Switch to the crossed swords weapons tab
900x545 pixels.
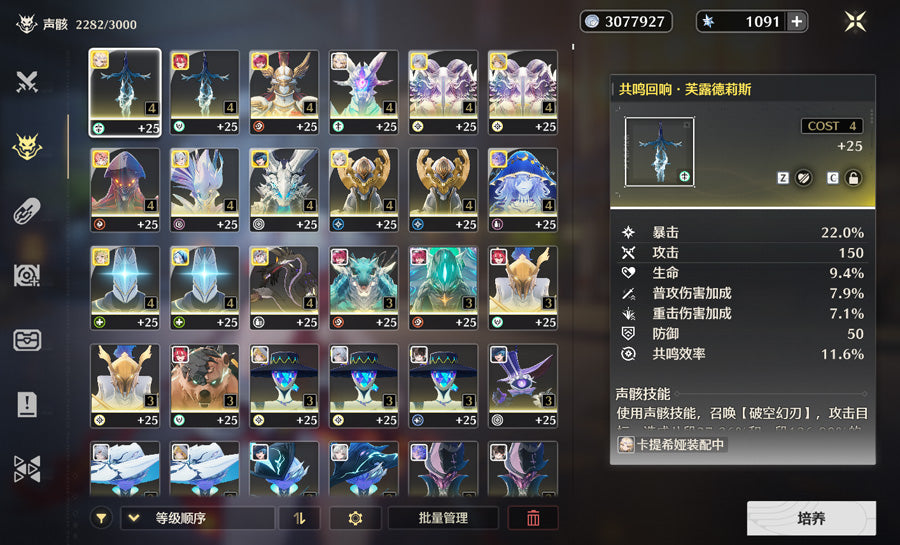pos(27,83)
